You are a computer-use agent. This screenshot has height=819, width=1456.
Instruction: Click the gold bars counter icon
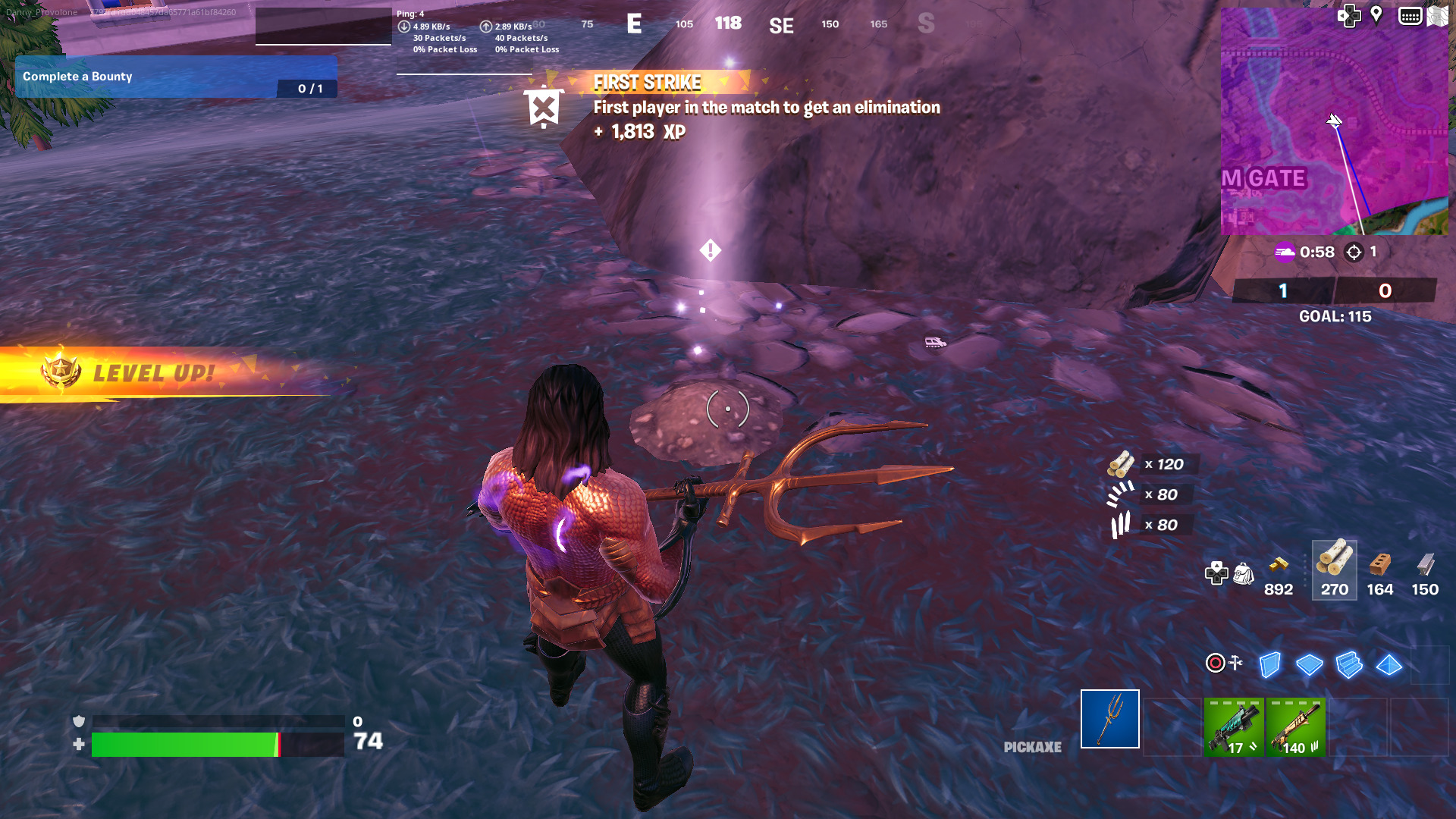(1279, 565)
